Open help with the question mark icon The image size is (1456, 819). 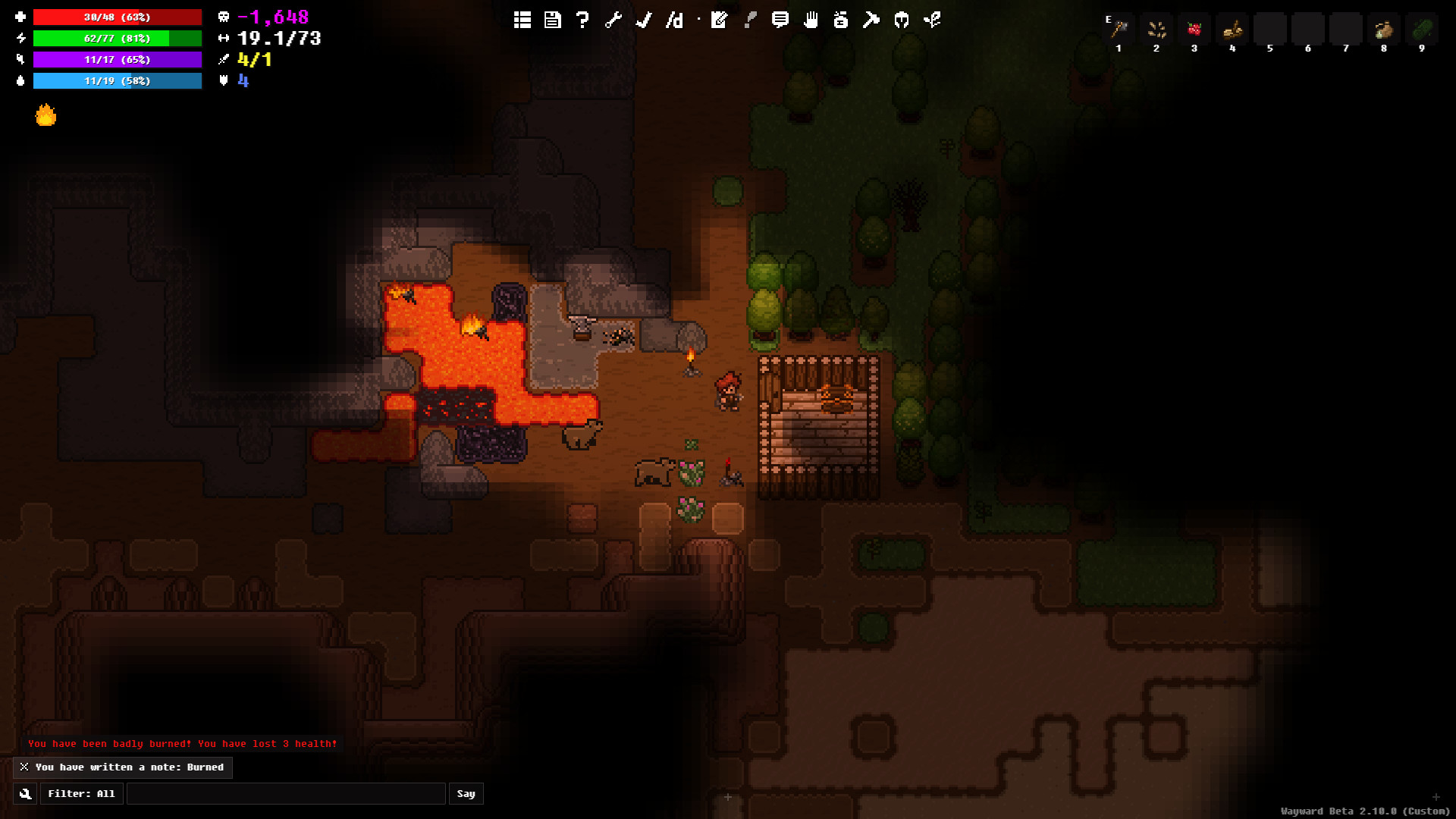click(582, 20)
